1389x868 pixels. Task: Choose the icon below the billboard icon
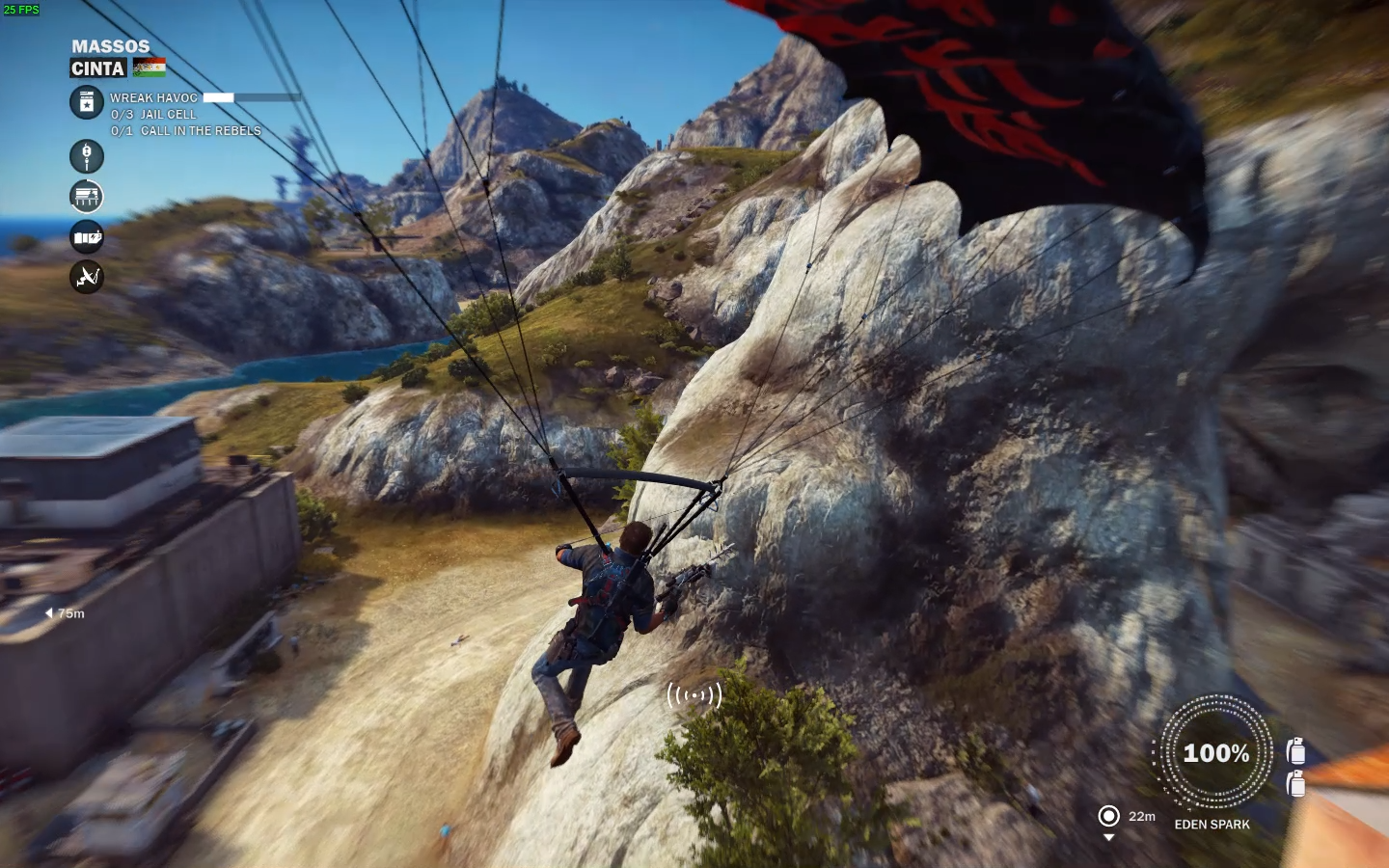click(87, 237)
